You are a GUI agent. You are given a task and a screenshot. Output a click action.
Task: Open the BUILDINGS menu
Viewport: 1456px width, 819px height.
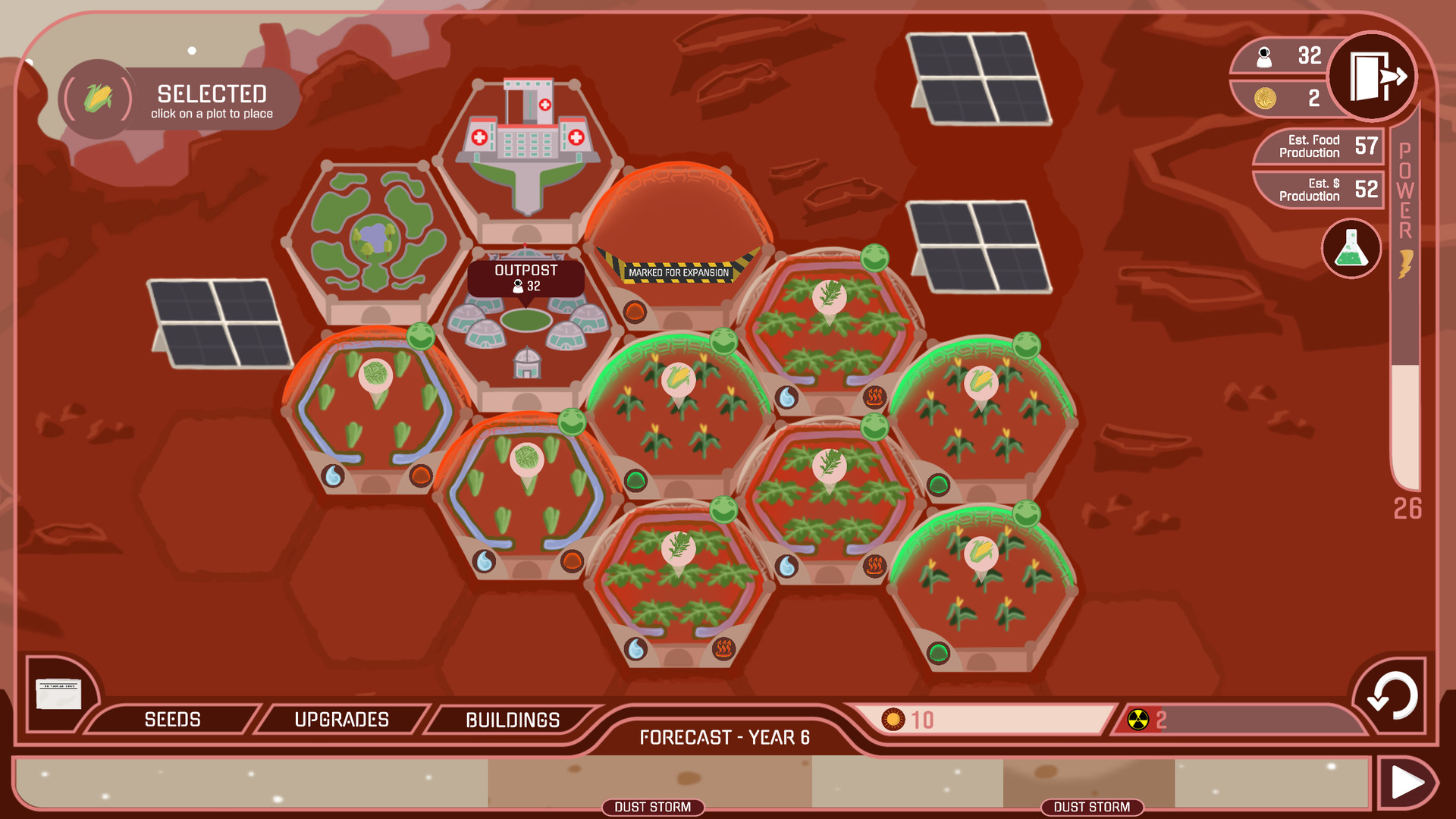point(513,719)
